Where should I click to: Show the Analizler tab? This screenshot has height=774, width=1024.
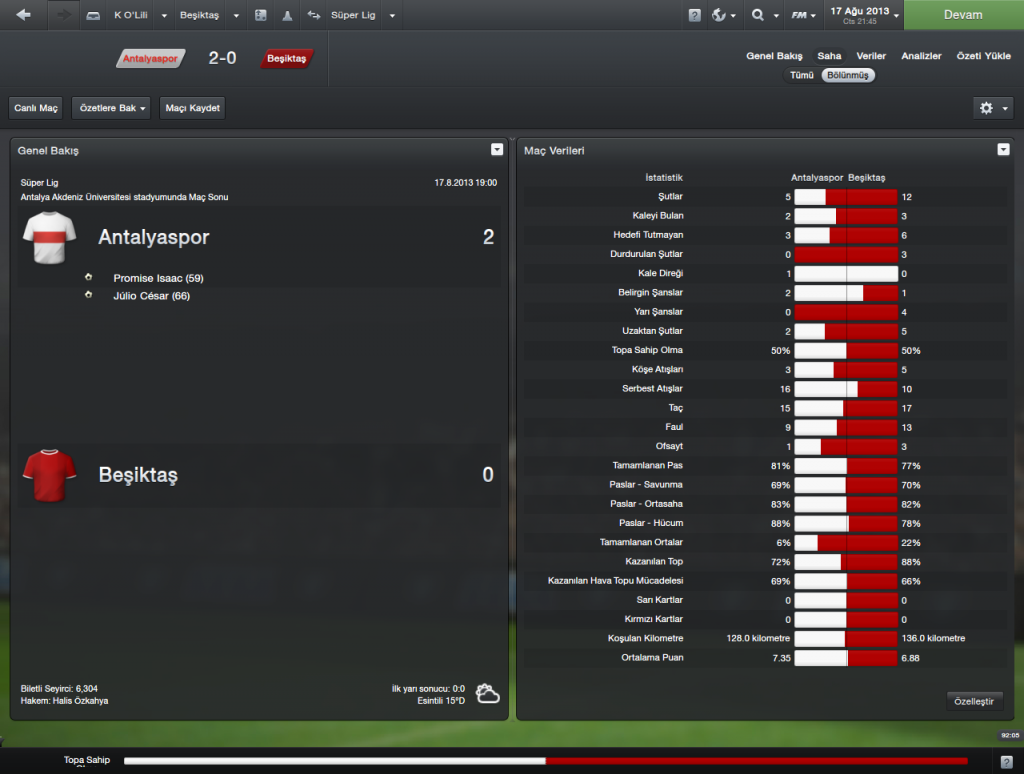pyautogui.click(x=920, y=56)
